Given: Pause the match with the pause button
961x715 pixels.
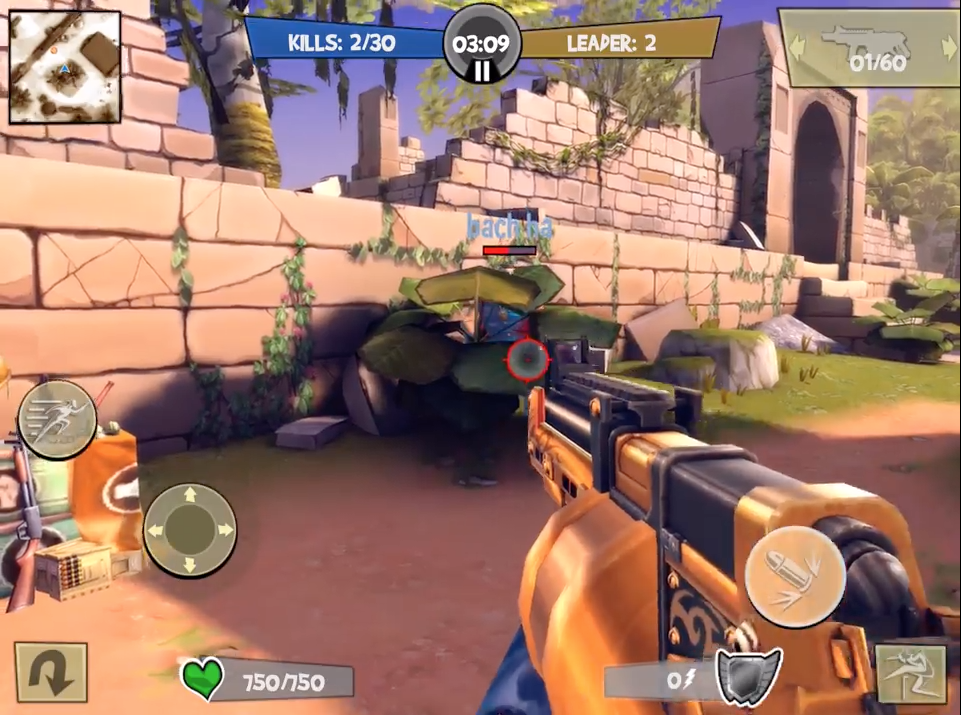Looking at the screenshot, I should coord(482,70).
